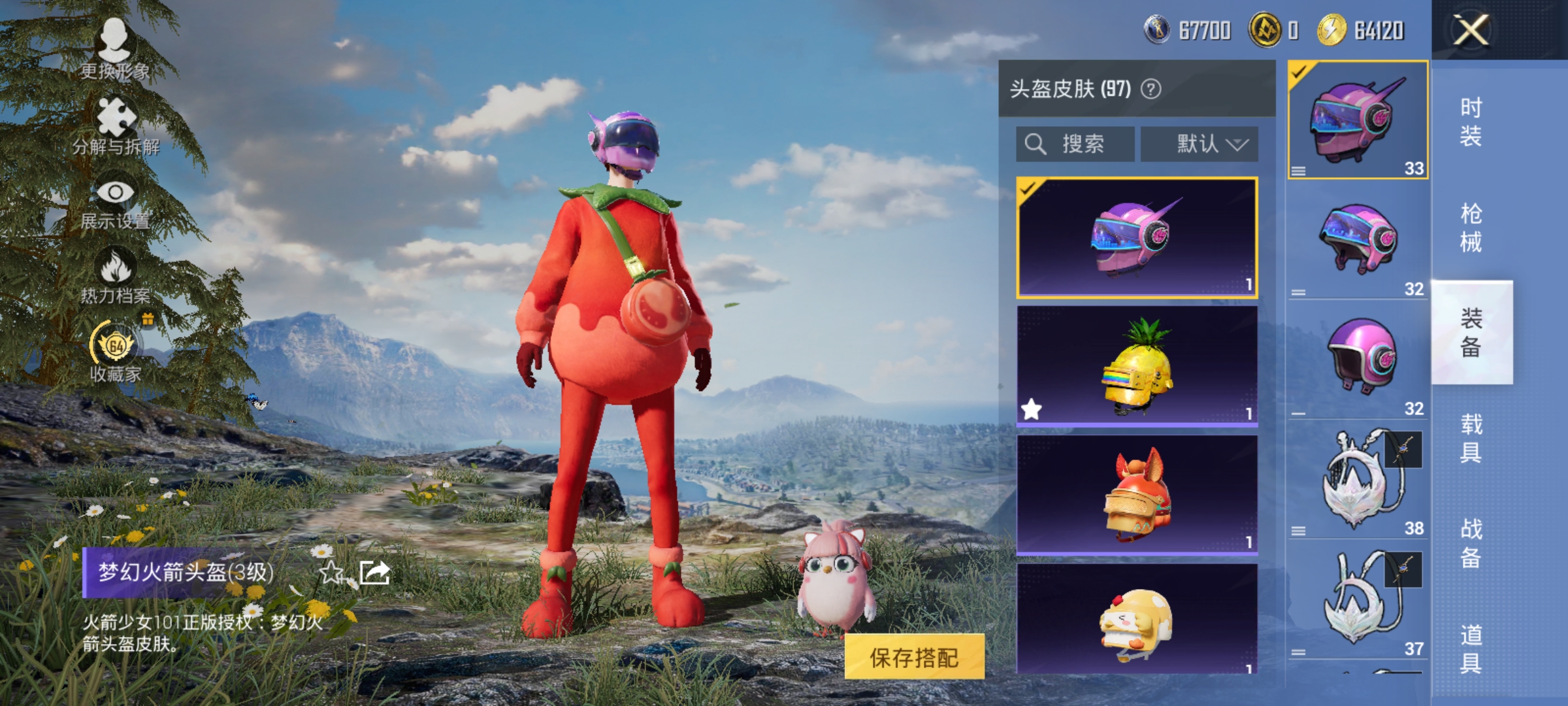Open the 搜索 search field magnifier
The width and height of the screenshot is (1568, 706).
pyautogui.click(x=1034, y=144)
